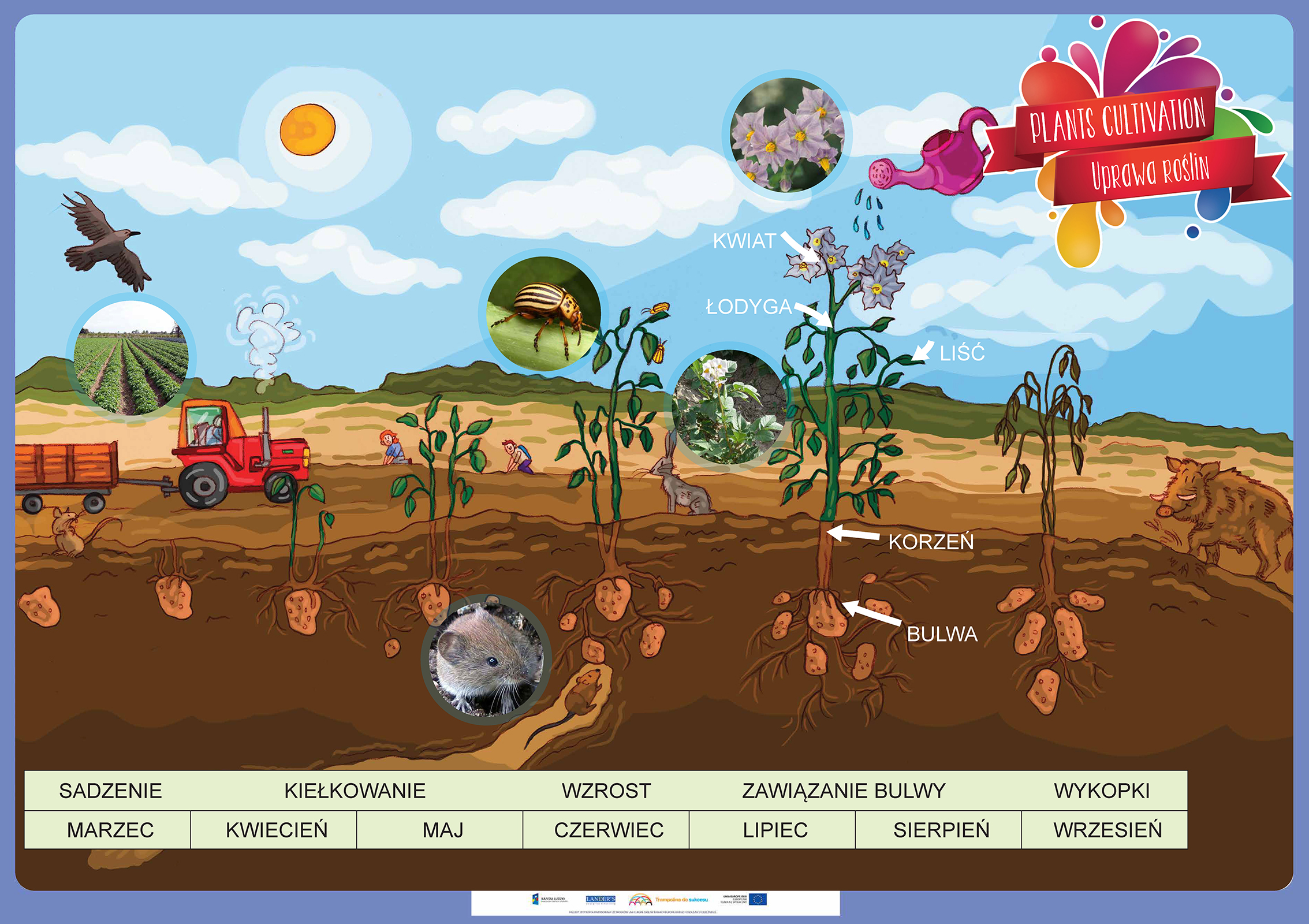This screenshot has height=924, width=1309.
Task: Select the CZERWIEC month cell
Action: (x=609, y=830)
